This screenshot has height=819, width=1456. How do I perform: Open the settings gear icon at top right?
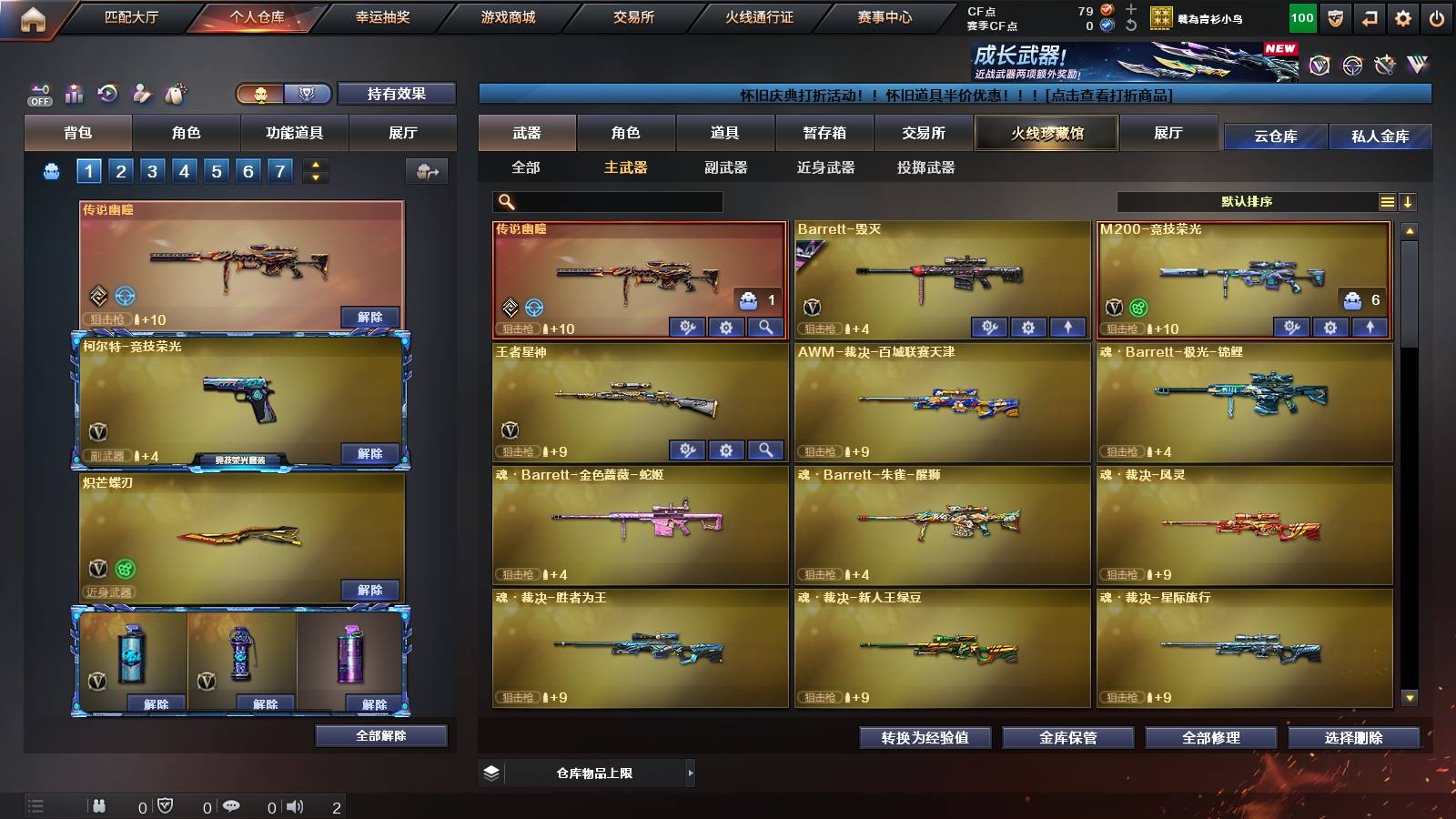point(1404,16)
